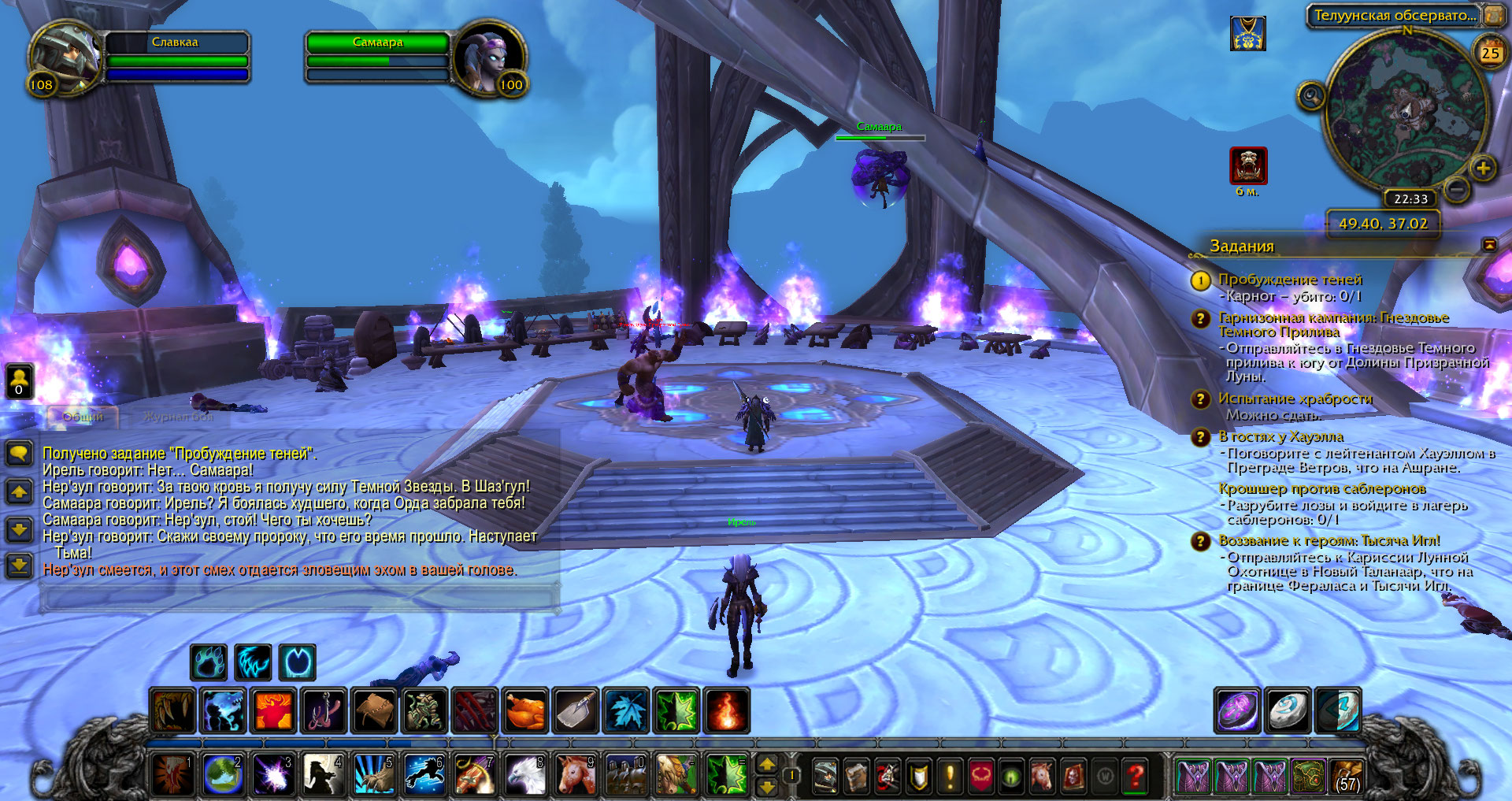Activate the glowing blue paw pet ability
This screenshot has height=801, width=1512.
pyautogui.click(x=209, y=662)
